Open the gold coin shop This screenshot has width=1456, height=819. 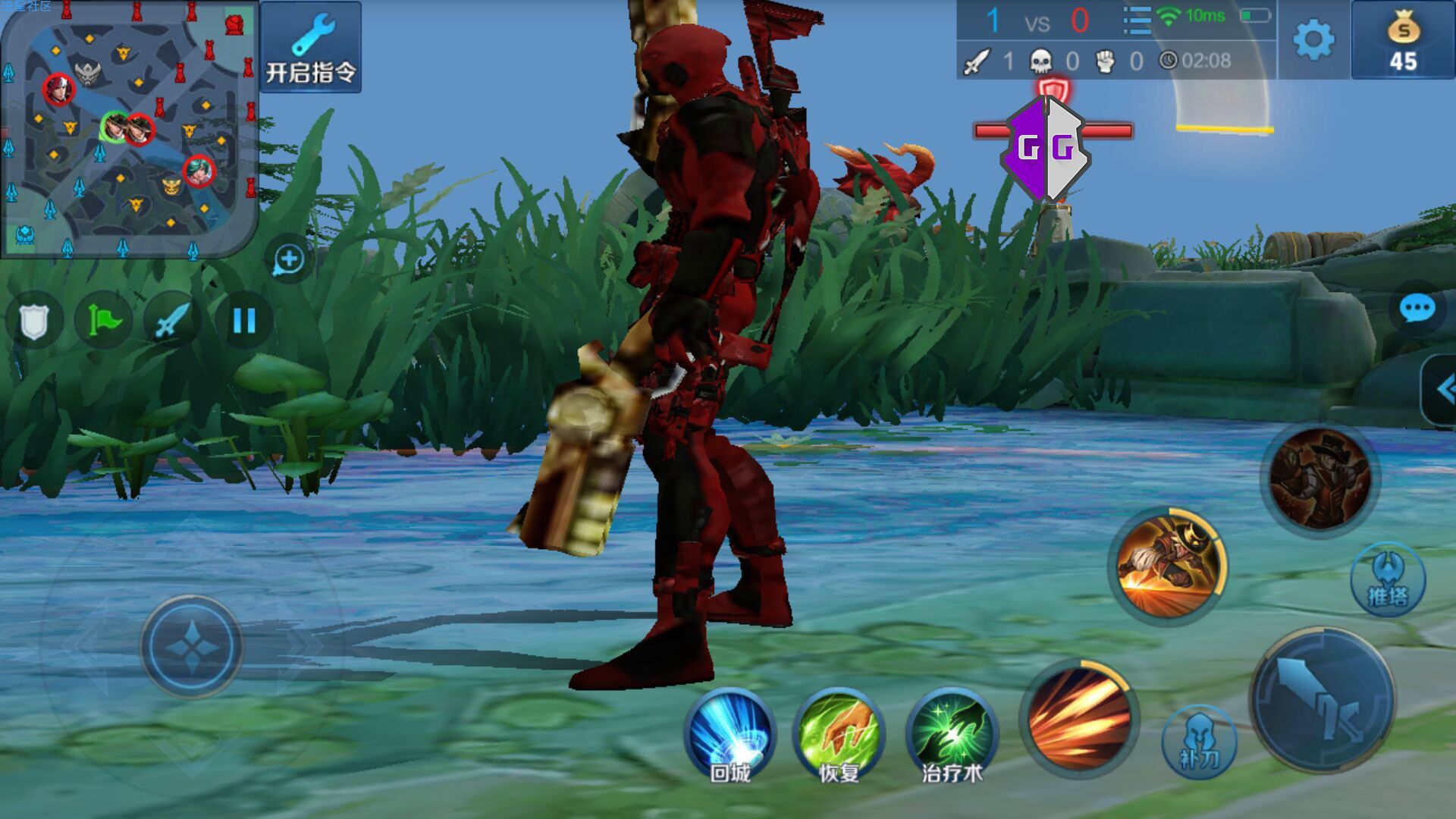1403,41
